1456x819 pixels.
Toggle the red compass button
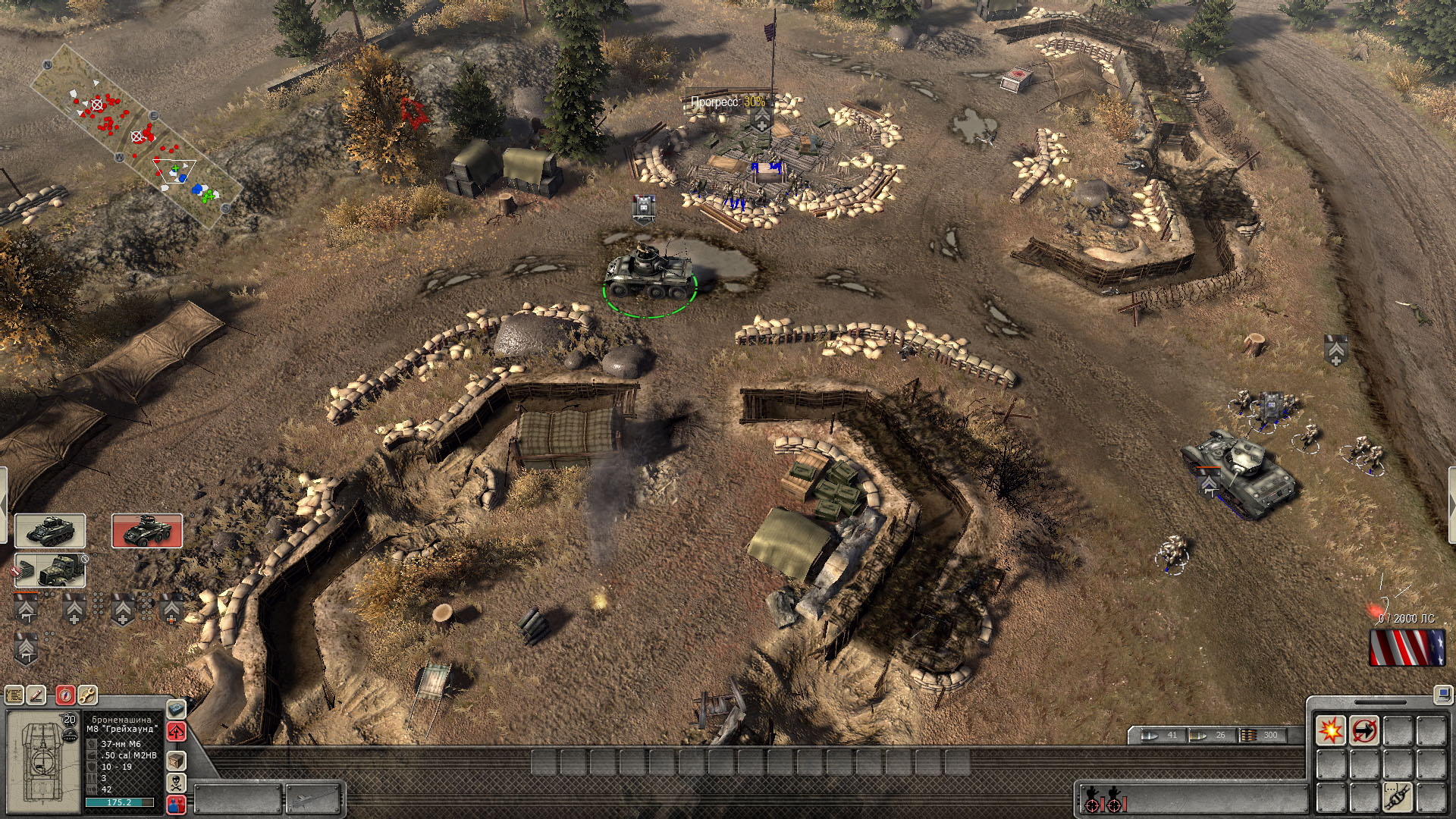pos(65,695)
